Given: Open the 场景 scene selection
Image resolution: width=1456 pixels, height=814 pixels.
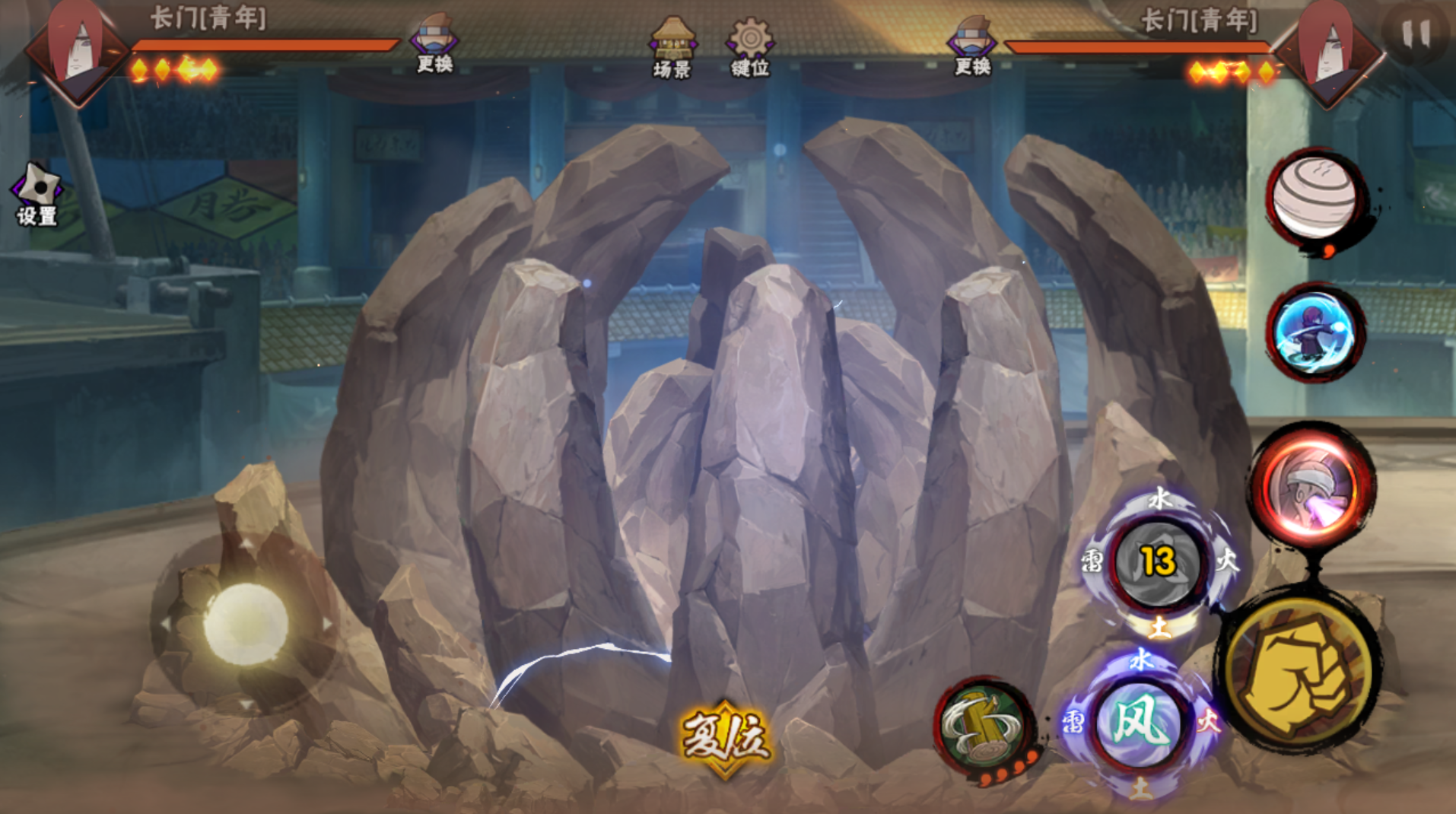Looking at the screenshot, I should click(x=672, y=47).
